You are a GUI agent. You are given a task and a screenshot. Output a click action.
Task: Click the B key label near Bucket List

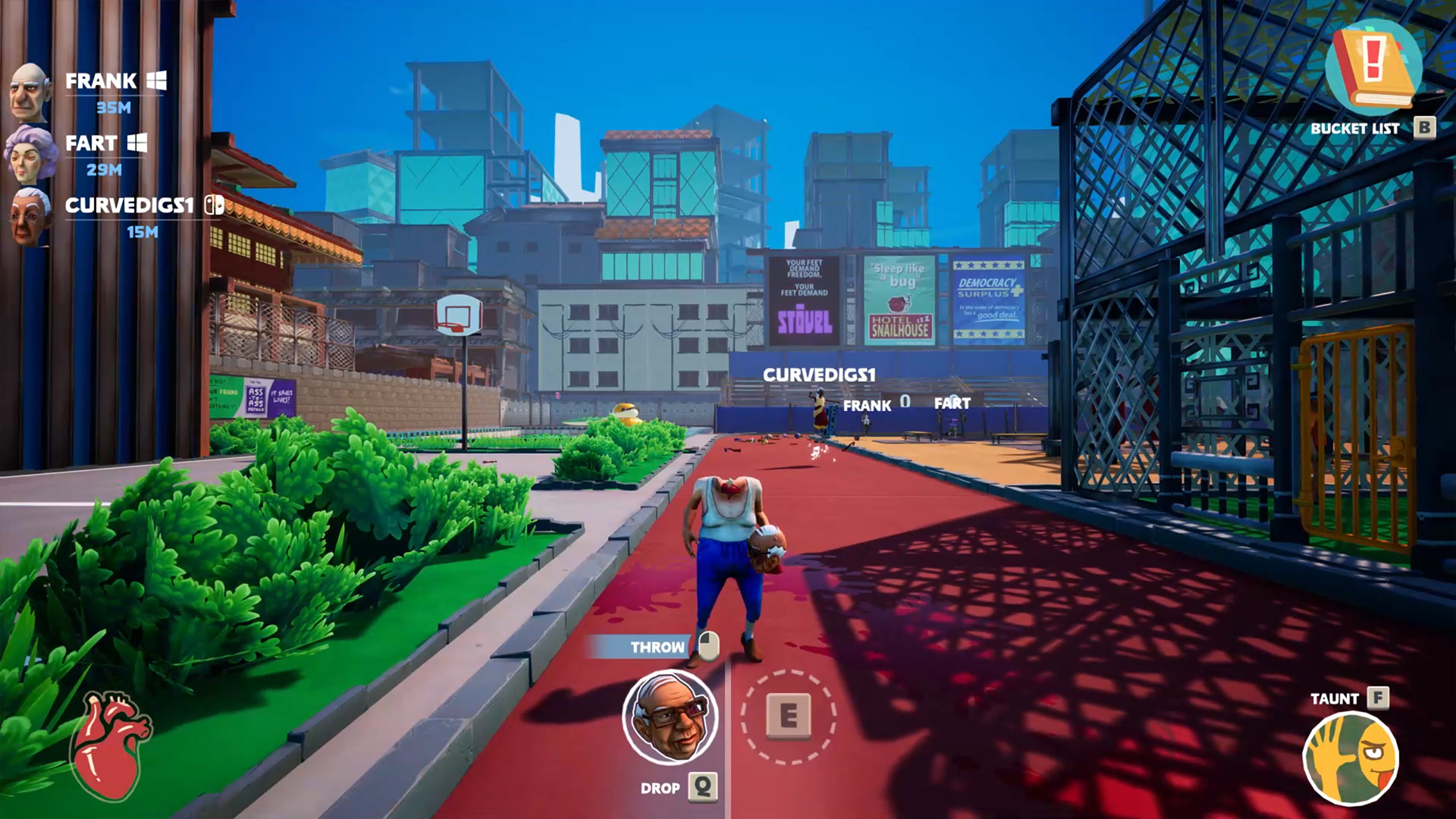1424,128
